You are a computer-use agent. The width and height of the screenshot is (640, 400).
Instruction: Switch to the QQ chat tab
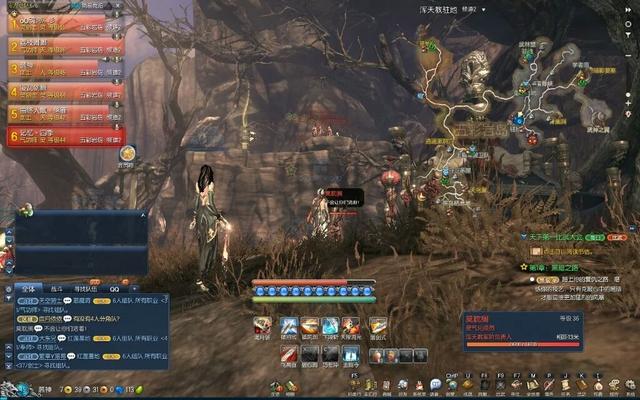[x=113, y=287]
